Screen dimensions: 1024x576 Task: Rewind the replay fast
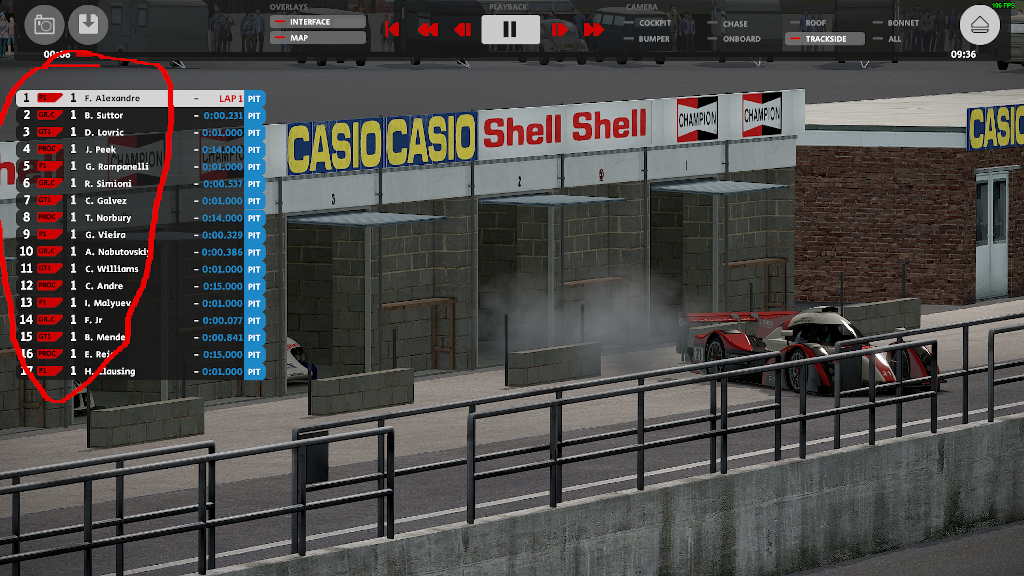(427, 30)
